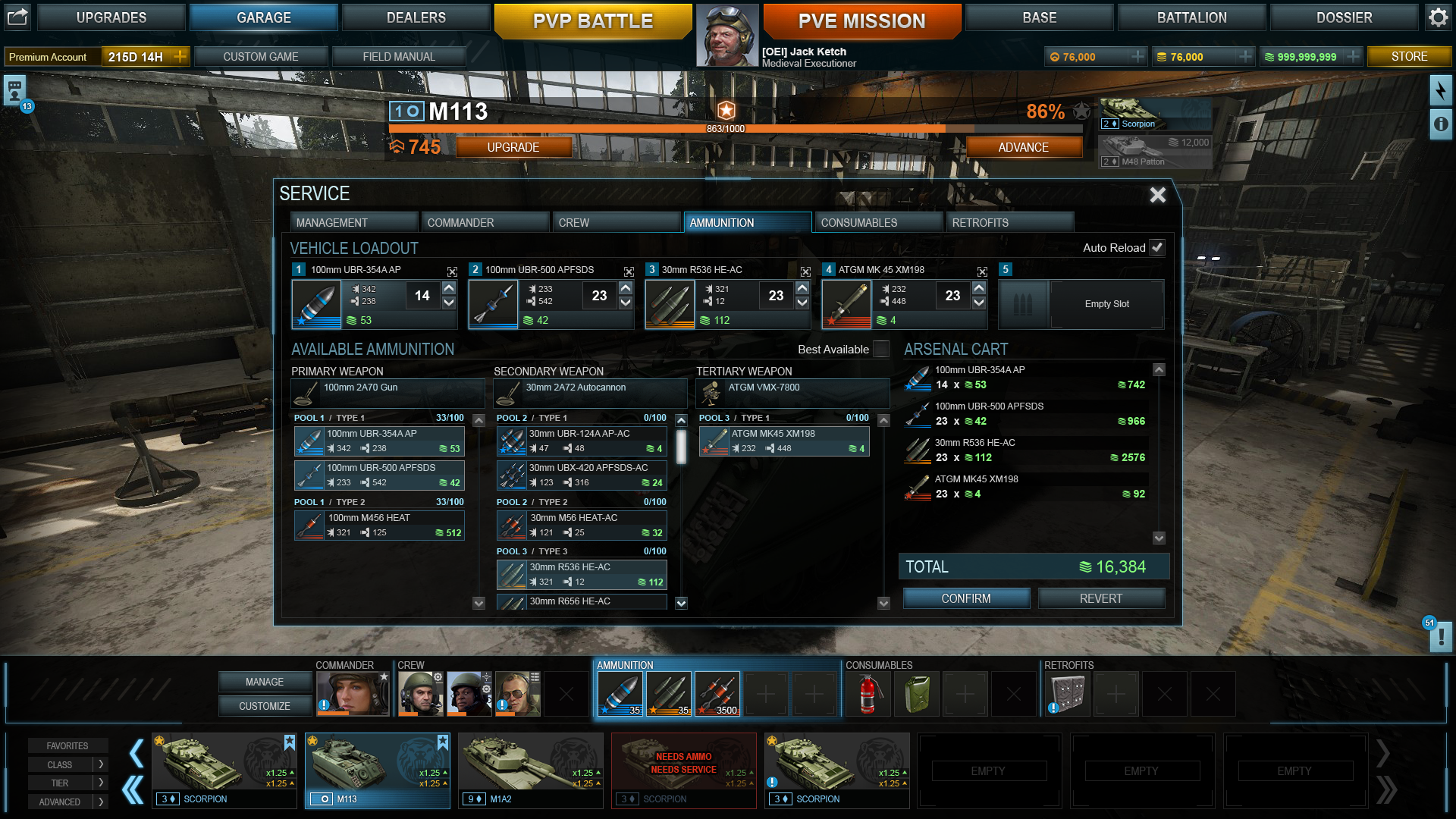The width and height of the screenshot is (1456, 819).
Task: Select the Commander tab
Action: [485, 222]
